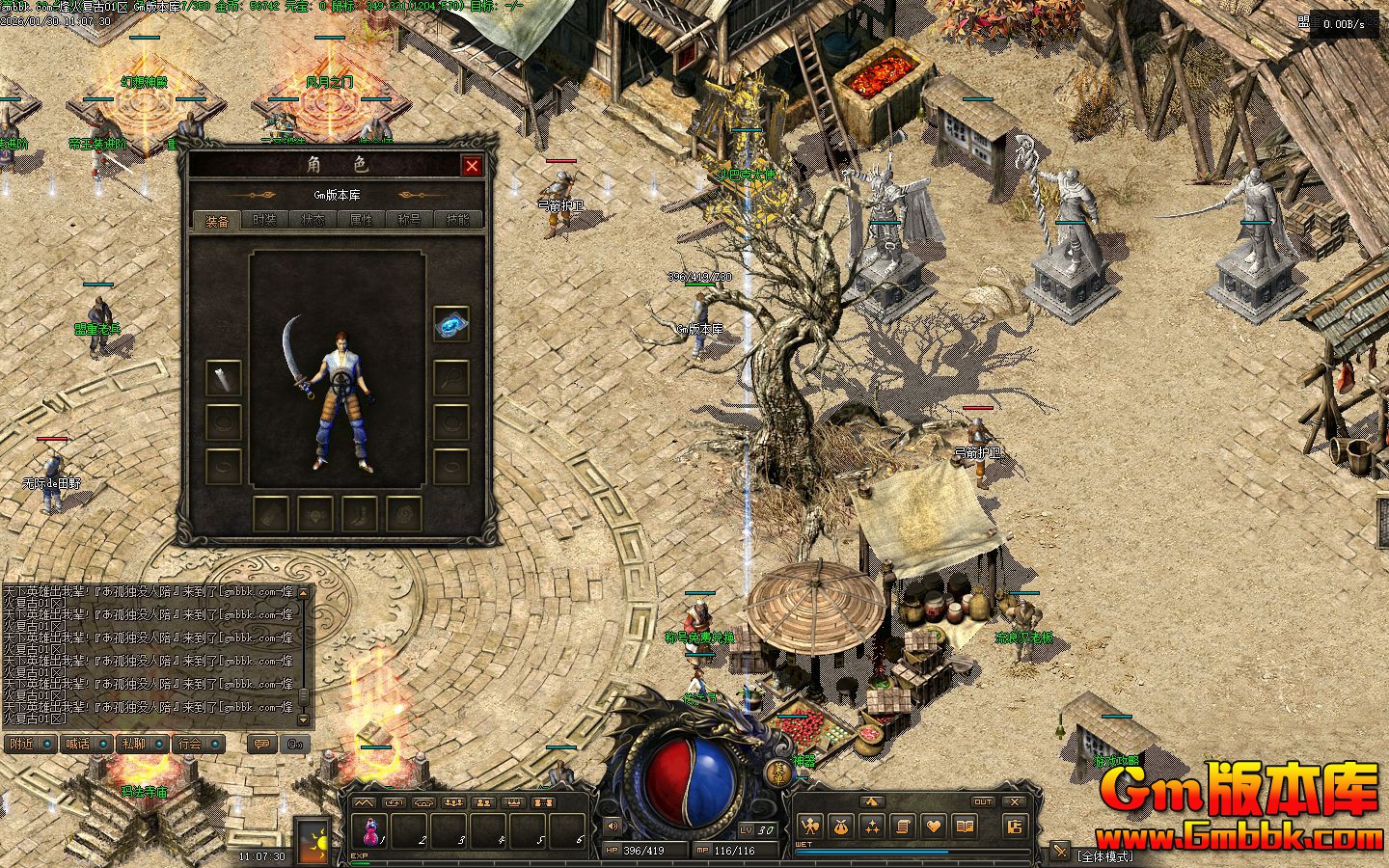1389x868 pixels.
Task: Switch to the 技能 (skills) tab
Action: click(x=458, y=220)
